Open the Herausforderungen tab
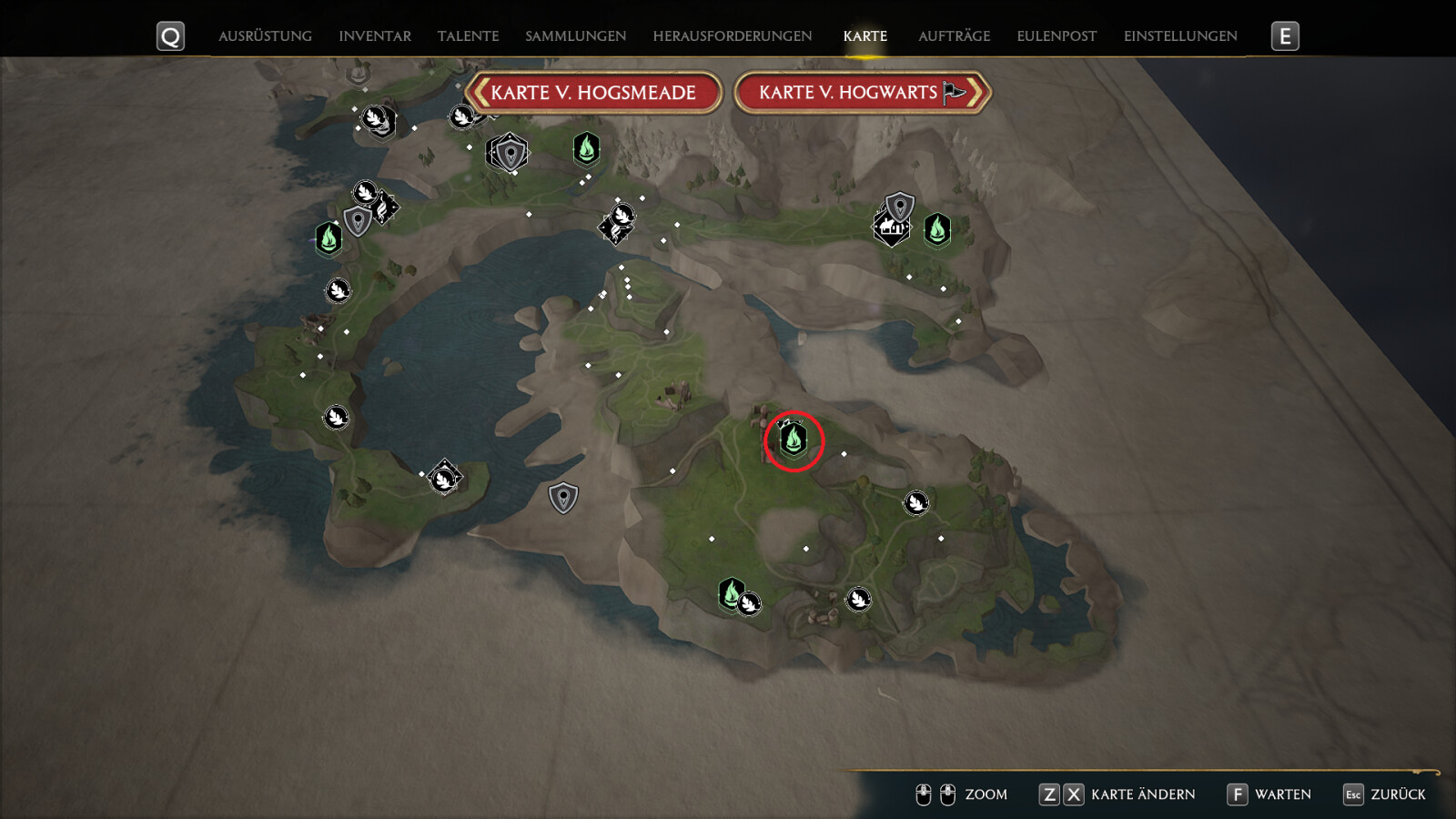The image size is (1456, 819). 732,36
